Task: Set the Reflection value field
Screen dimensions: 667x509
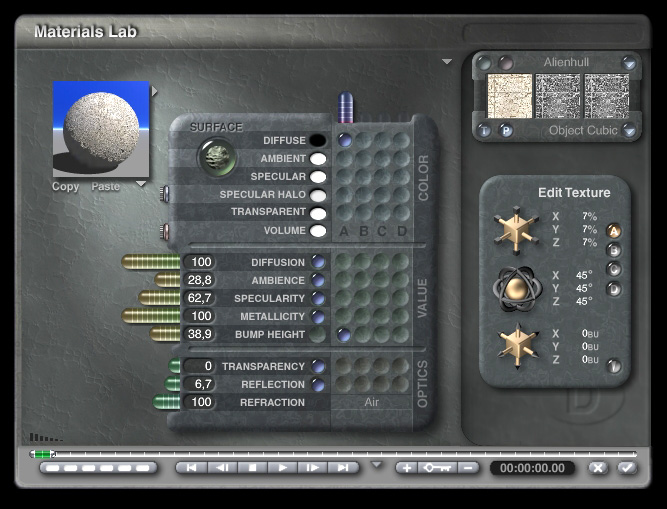Action: click(201, 384)
